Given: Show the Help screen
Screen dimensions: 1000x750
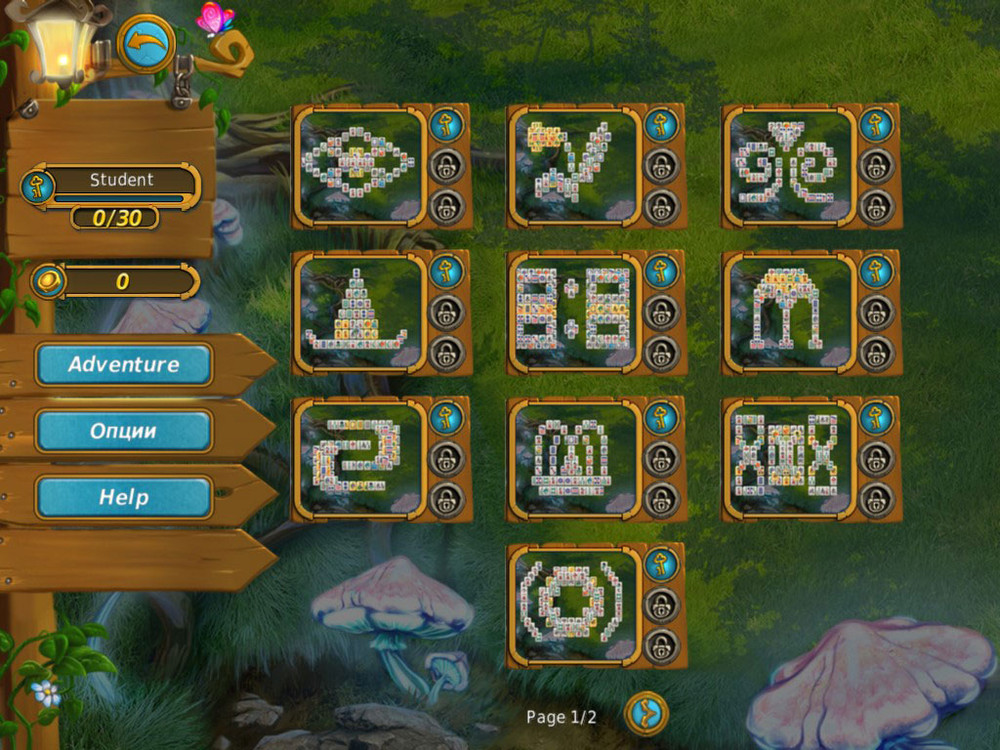Looking at the screenshot, I should coord(124,497).
